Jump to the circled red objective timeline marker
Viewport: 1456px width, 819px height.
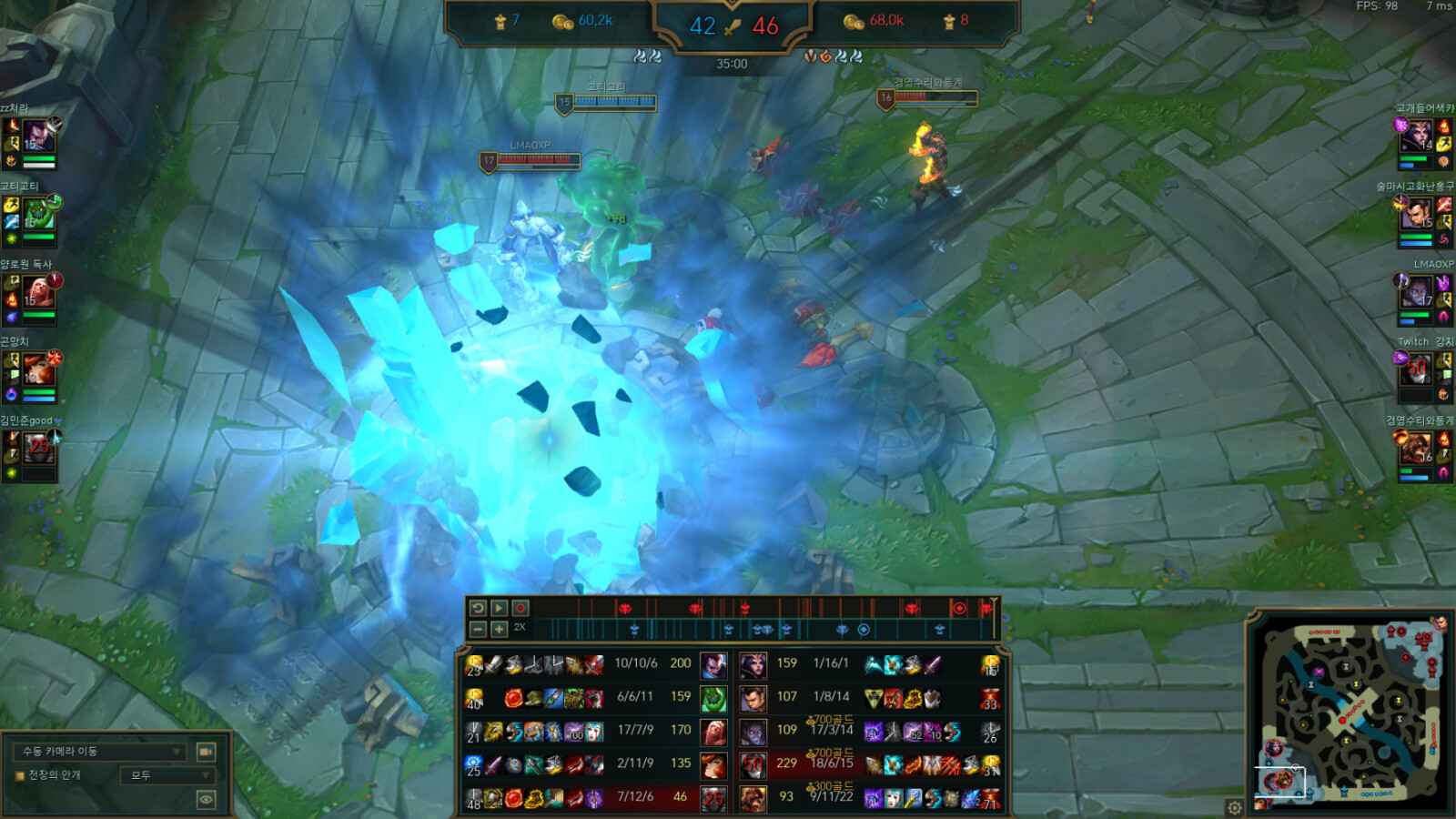point(958,608)
